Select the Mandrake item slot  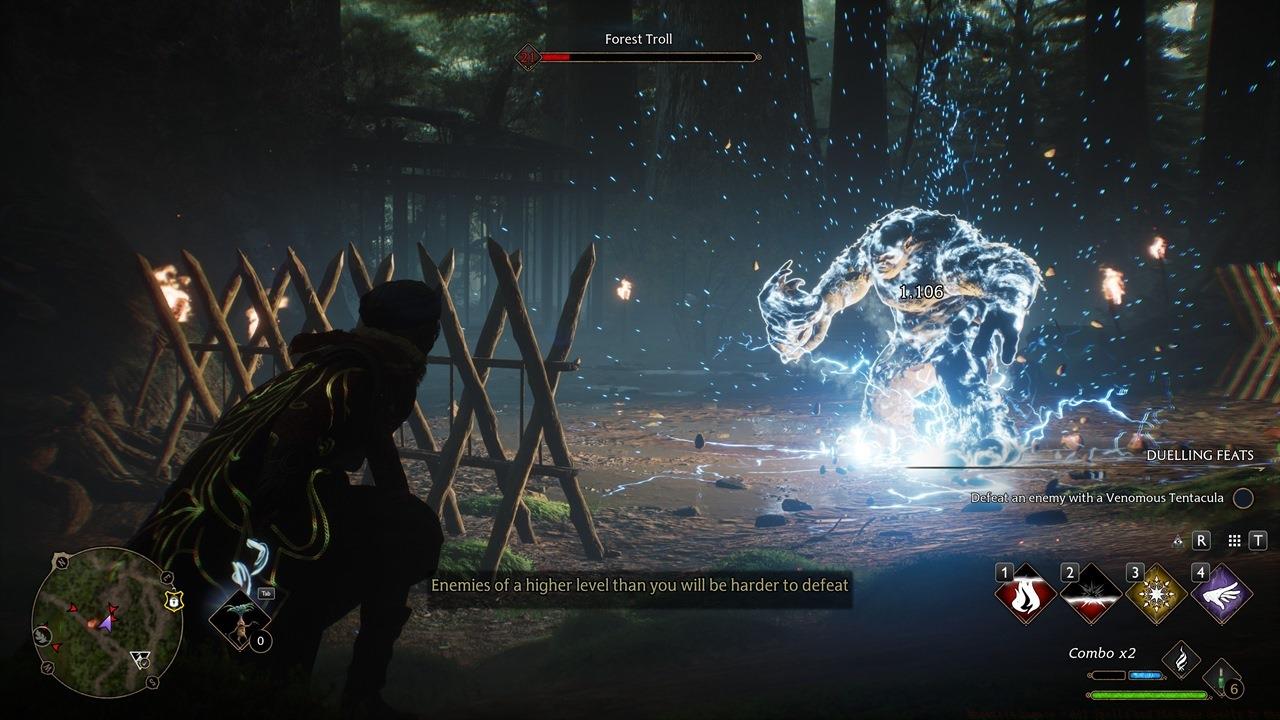[x=242, y=616]
